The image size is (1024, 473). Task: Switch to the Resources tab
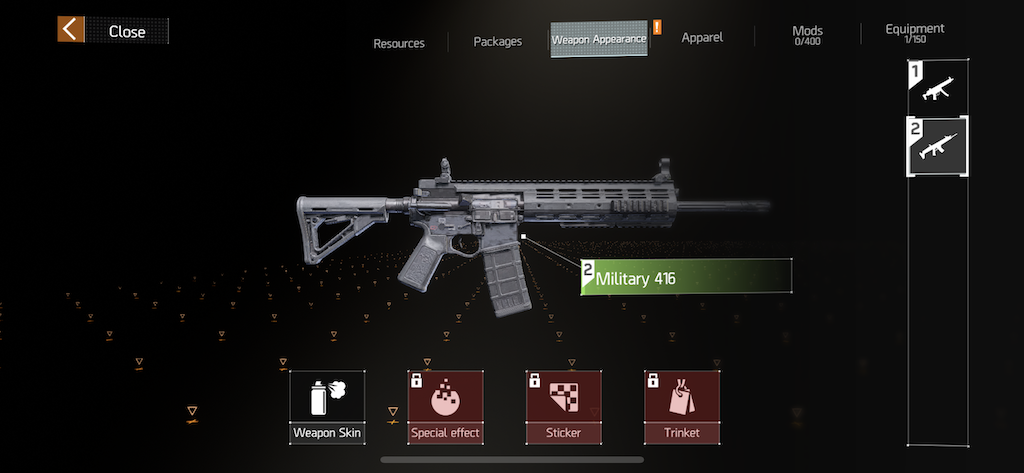pos(399,43)
